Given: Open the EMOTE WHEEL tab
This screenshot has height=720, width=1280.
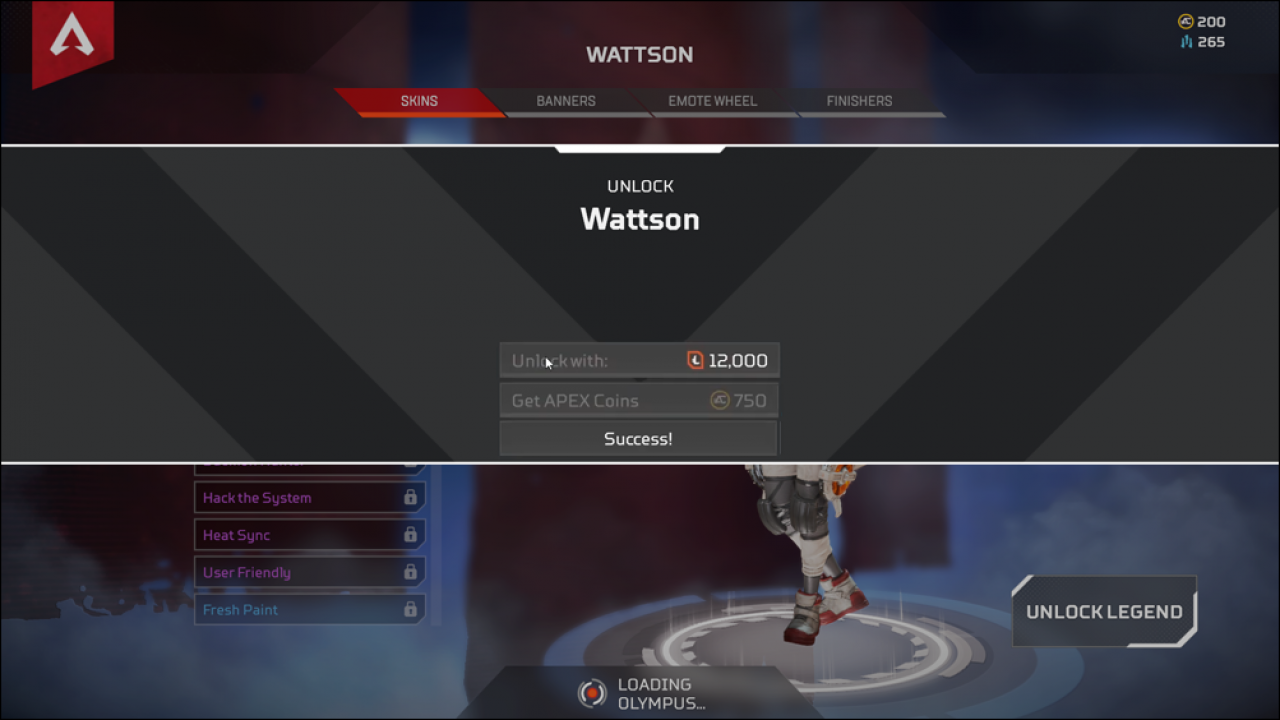Looking at the screenshot, I should [x=712, y=101].
